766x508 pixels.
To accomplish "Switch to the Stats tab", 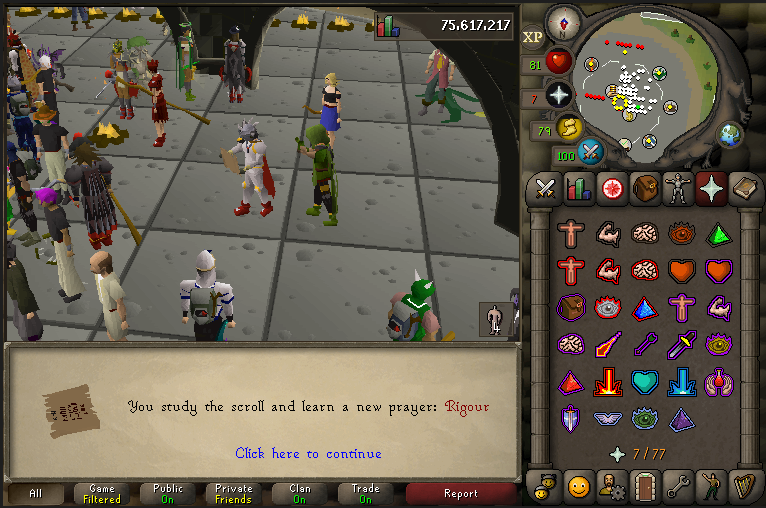I will (578, 188).
